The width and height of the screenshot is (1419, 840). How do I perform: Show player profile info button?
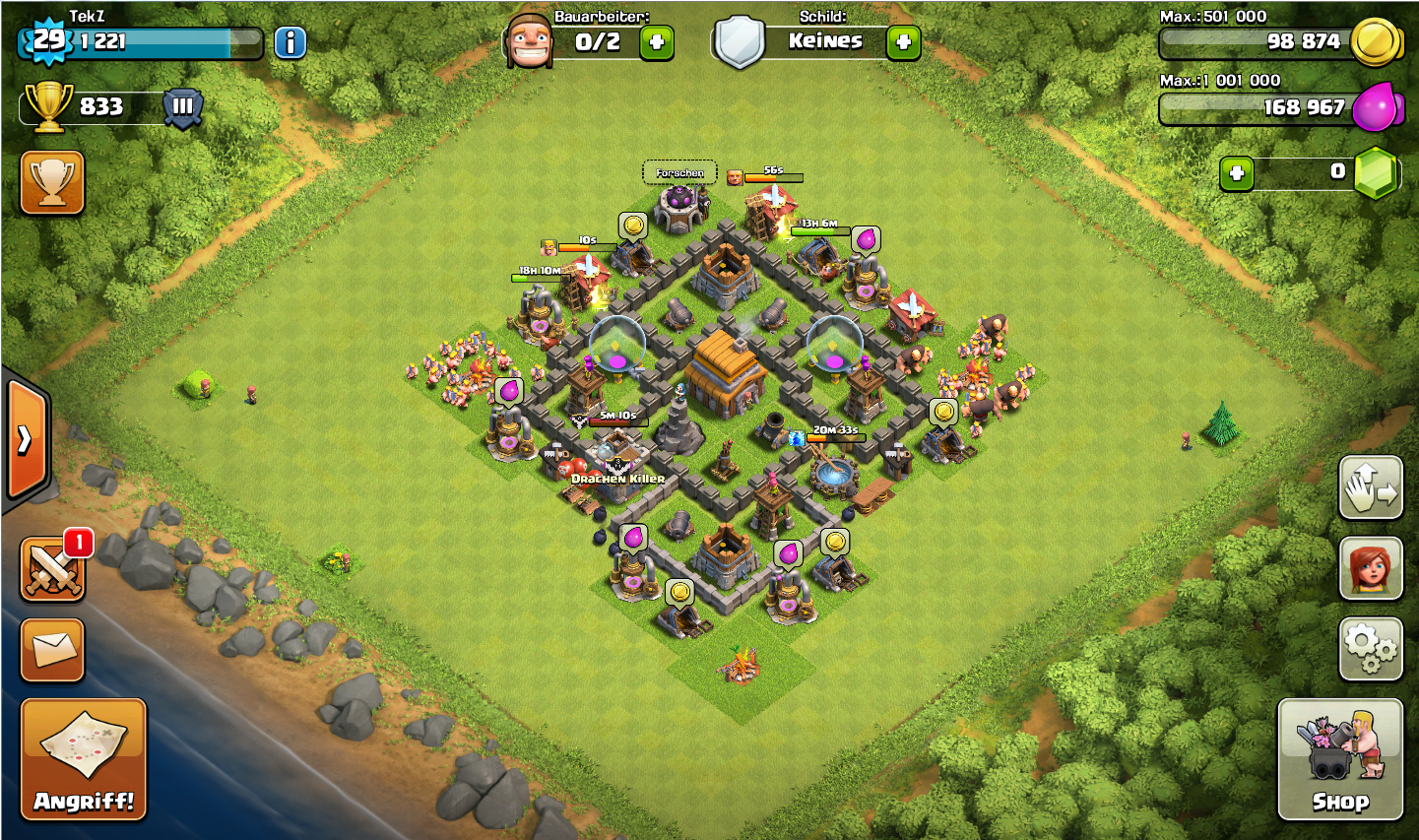290,42
